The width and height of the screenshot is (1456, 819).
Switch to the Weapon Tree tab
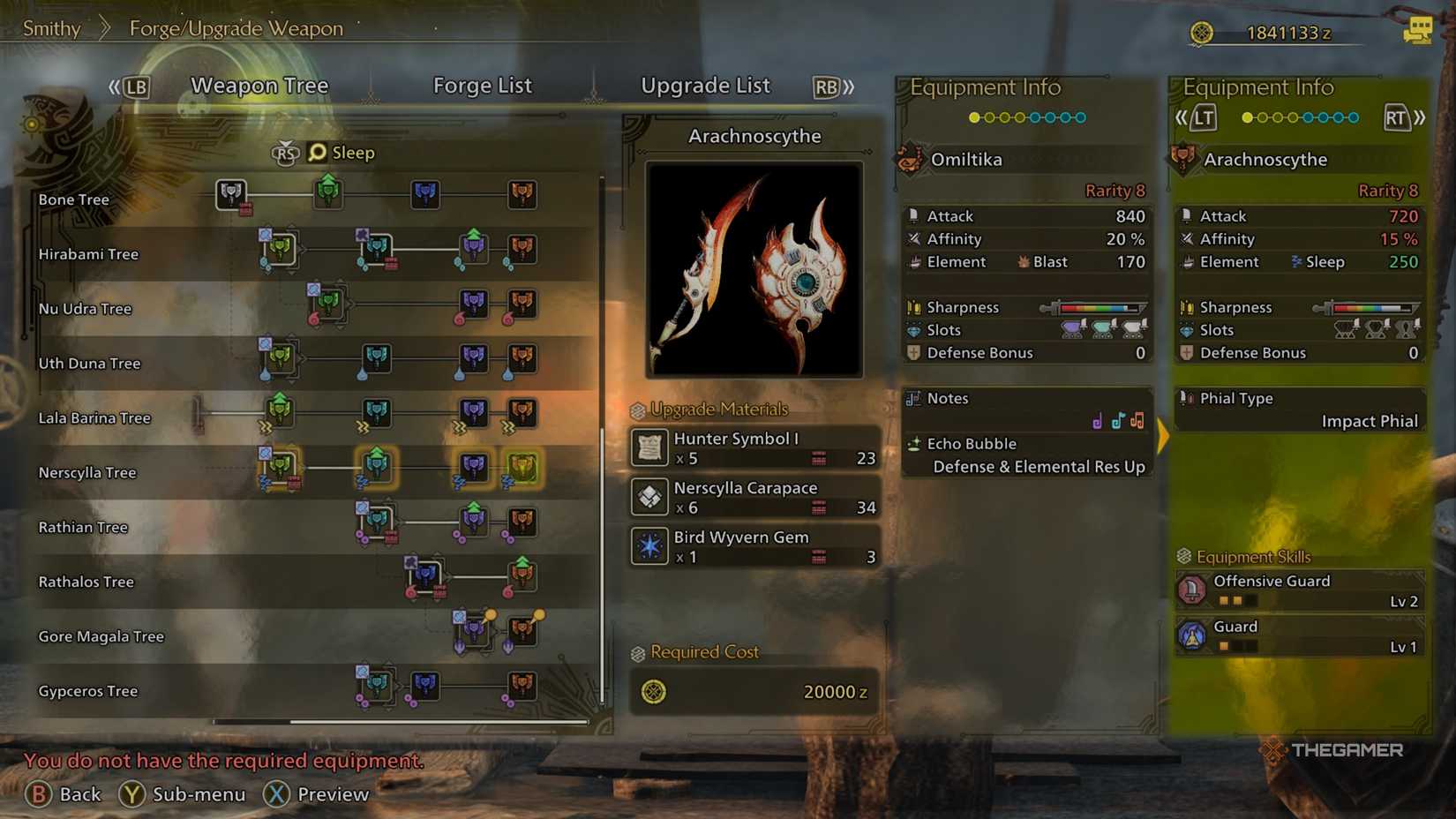pos(259,86)
